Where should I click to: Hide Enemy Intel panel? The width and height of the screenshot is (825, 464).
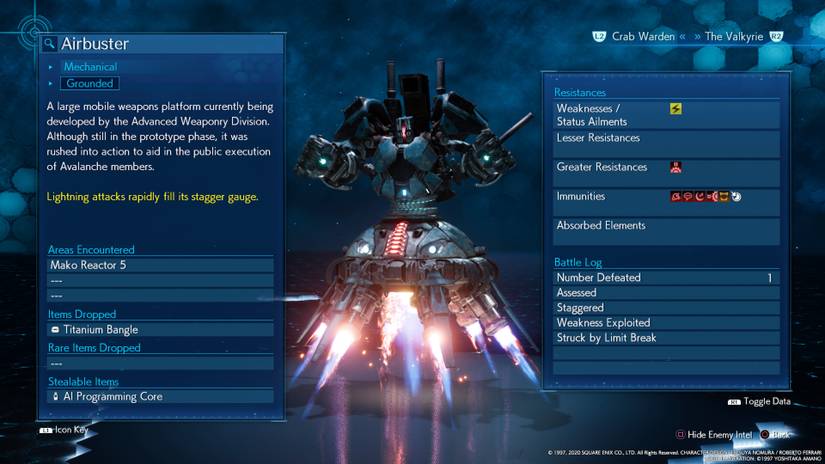coord(713,435)
